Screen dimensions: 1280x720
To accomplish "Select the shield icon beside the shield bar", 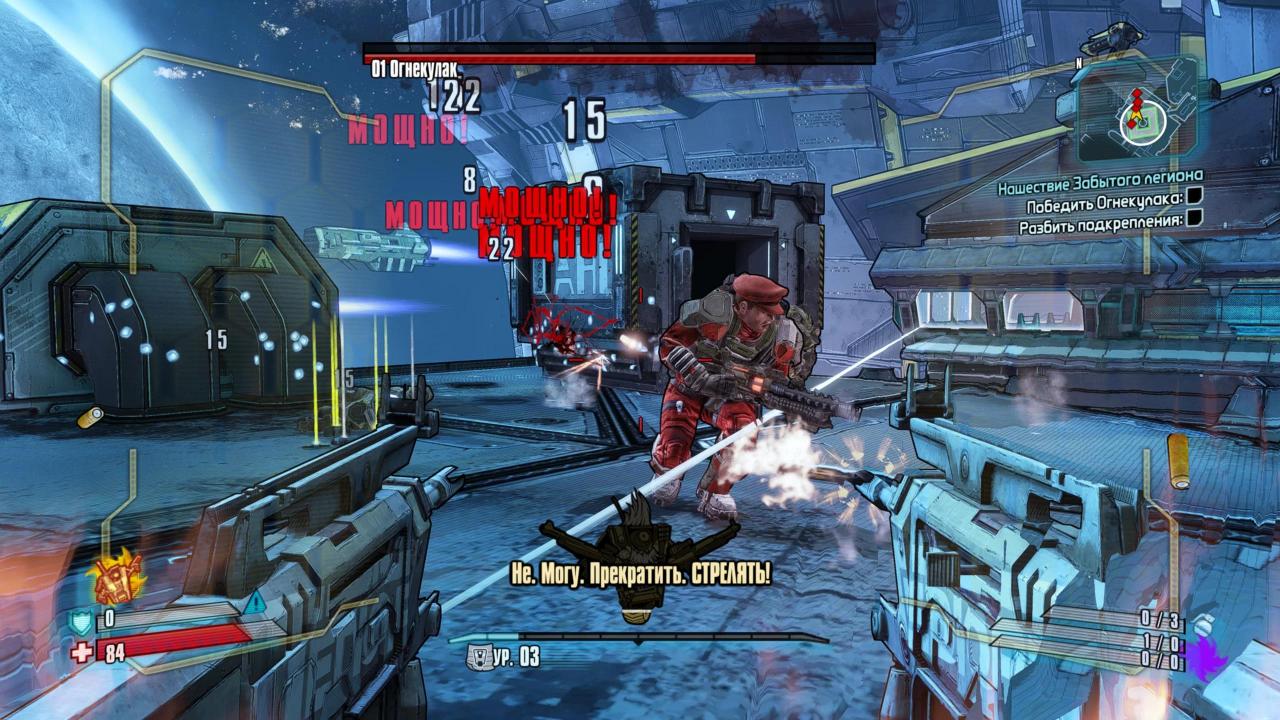I will (80, 622).
